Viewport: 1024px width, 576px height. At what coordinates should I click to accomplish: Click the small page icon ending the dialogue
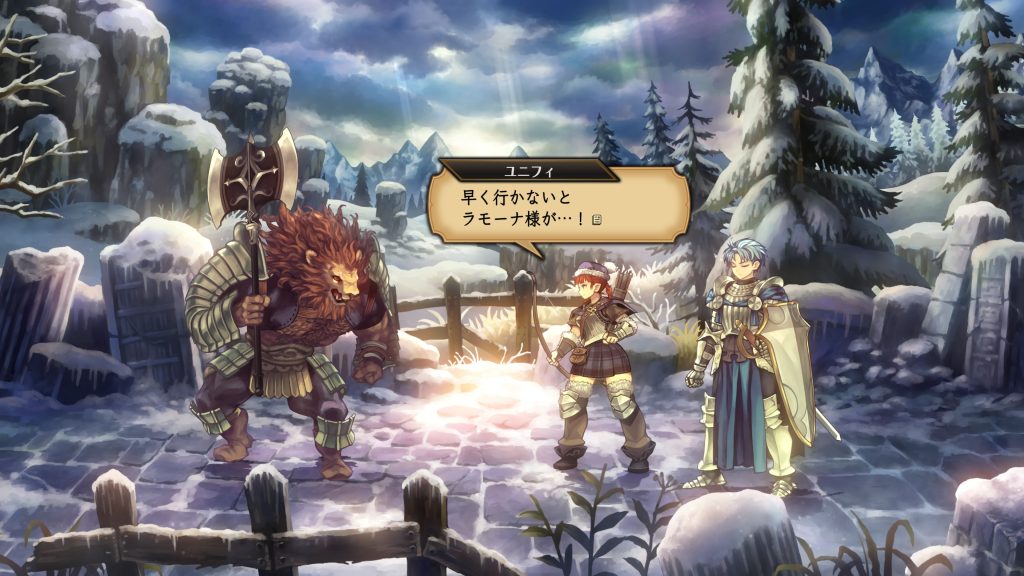595,219
